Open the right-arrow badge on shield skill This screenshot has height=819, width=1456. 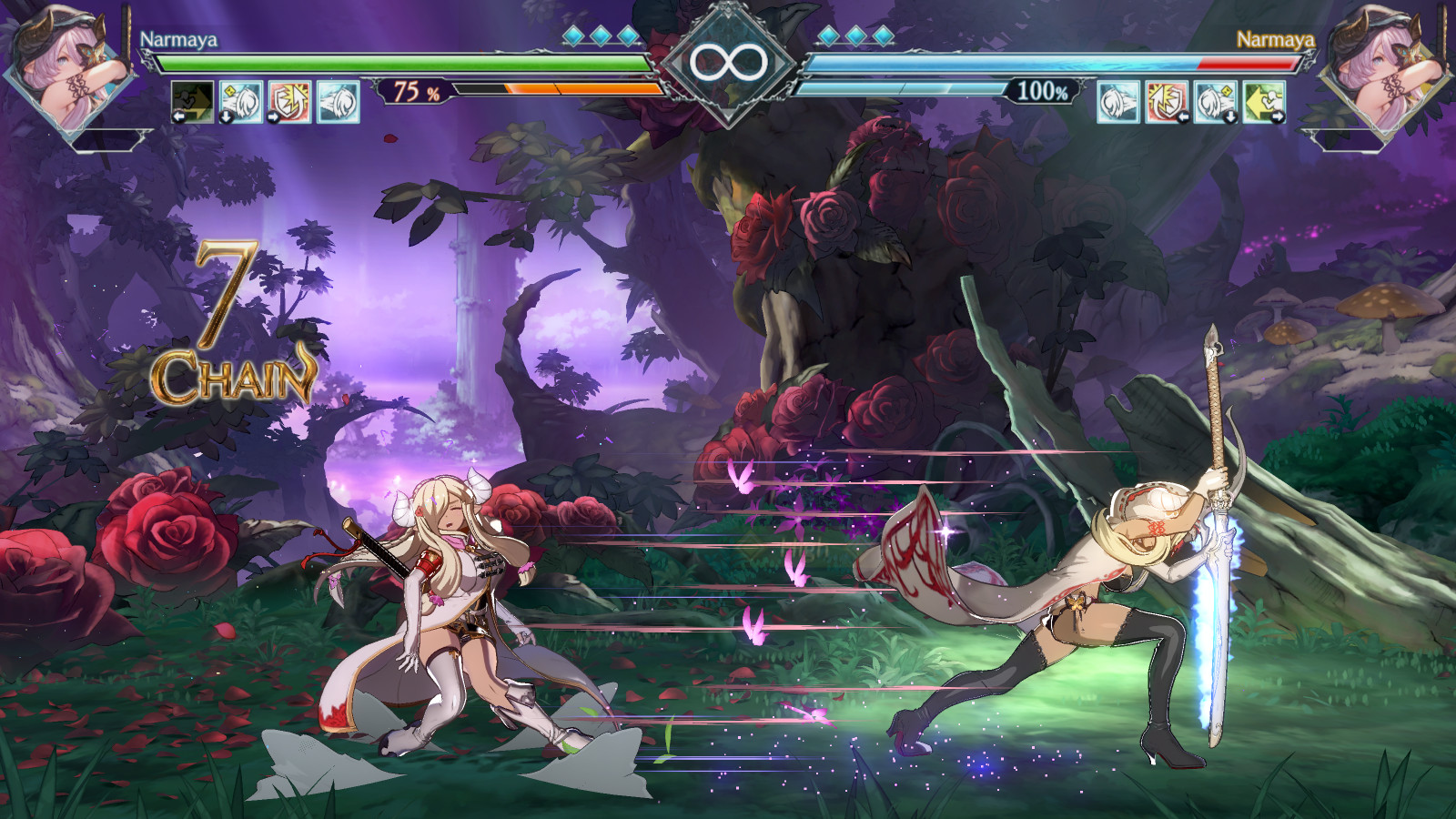point(273,117)
